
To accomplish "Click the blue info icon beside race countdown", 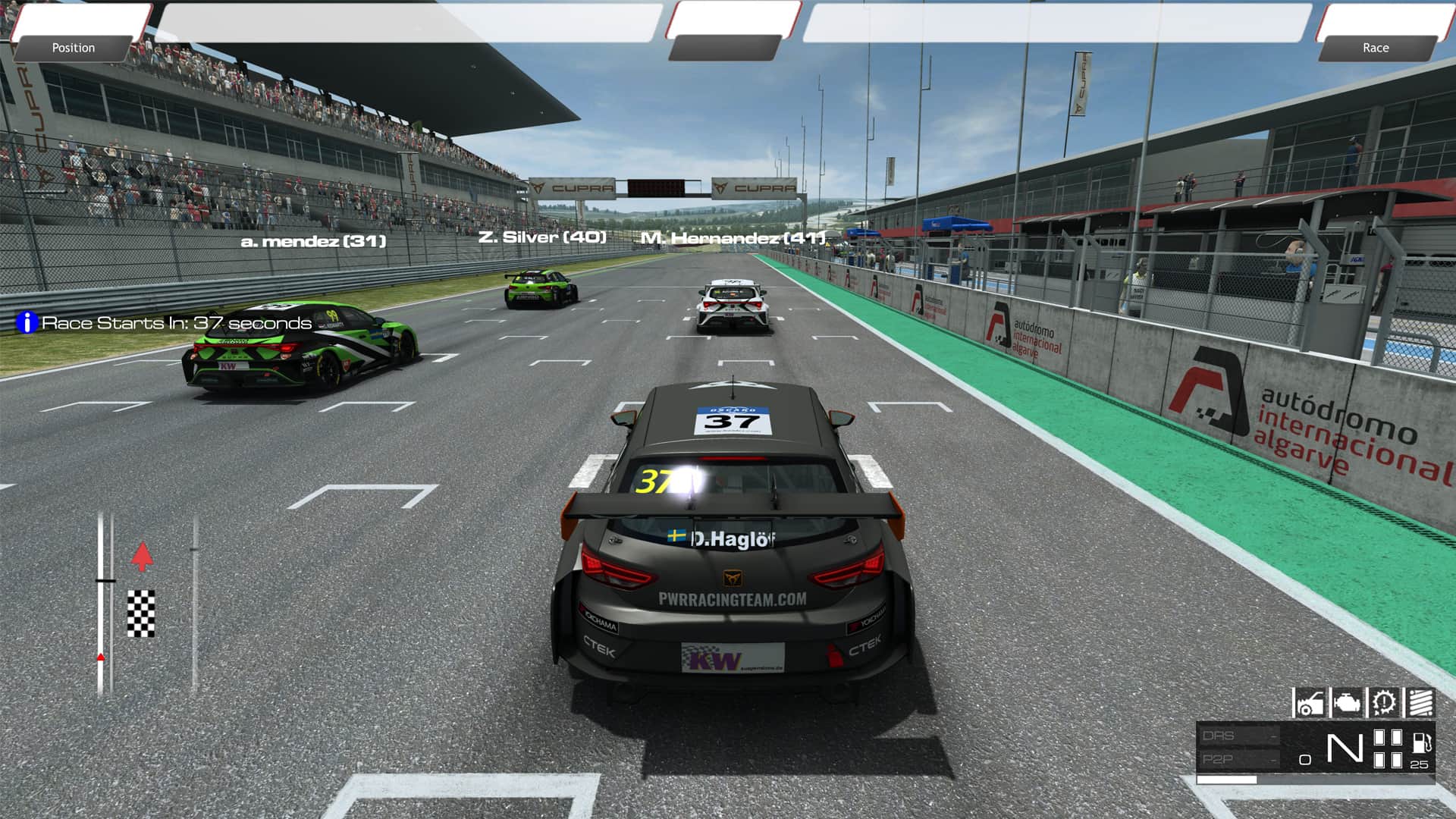I will [27, 322].
